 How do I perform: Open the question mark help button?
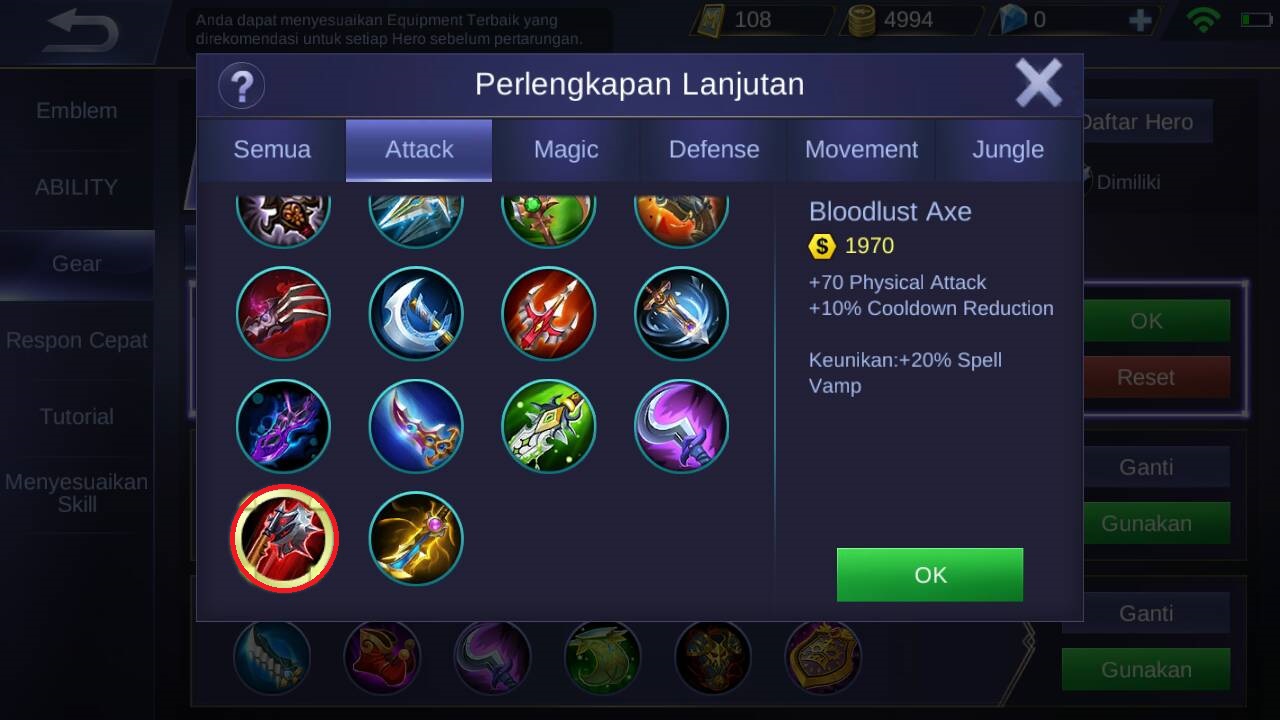(x=242, y=85)
